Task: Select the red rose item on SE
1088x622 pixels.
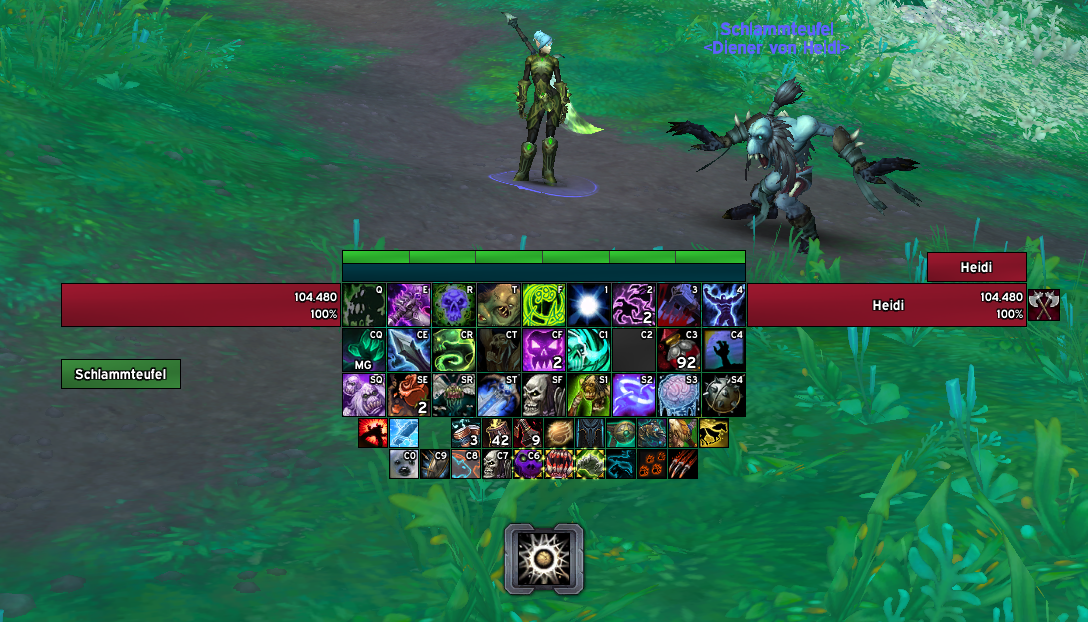Action: point(409,395)
